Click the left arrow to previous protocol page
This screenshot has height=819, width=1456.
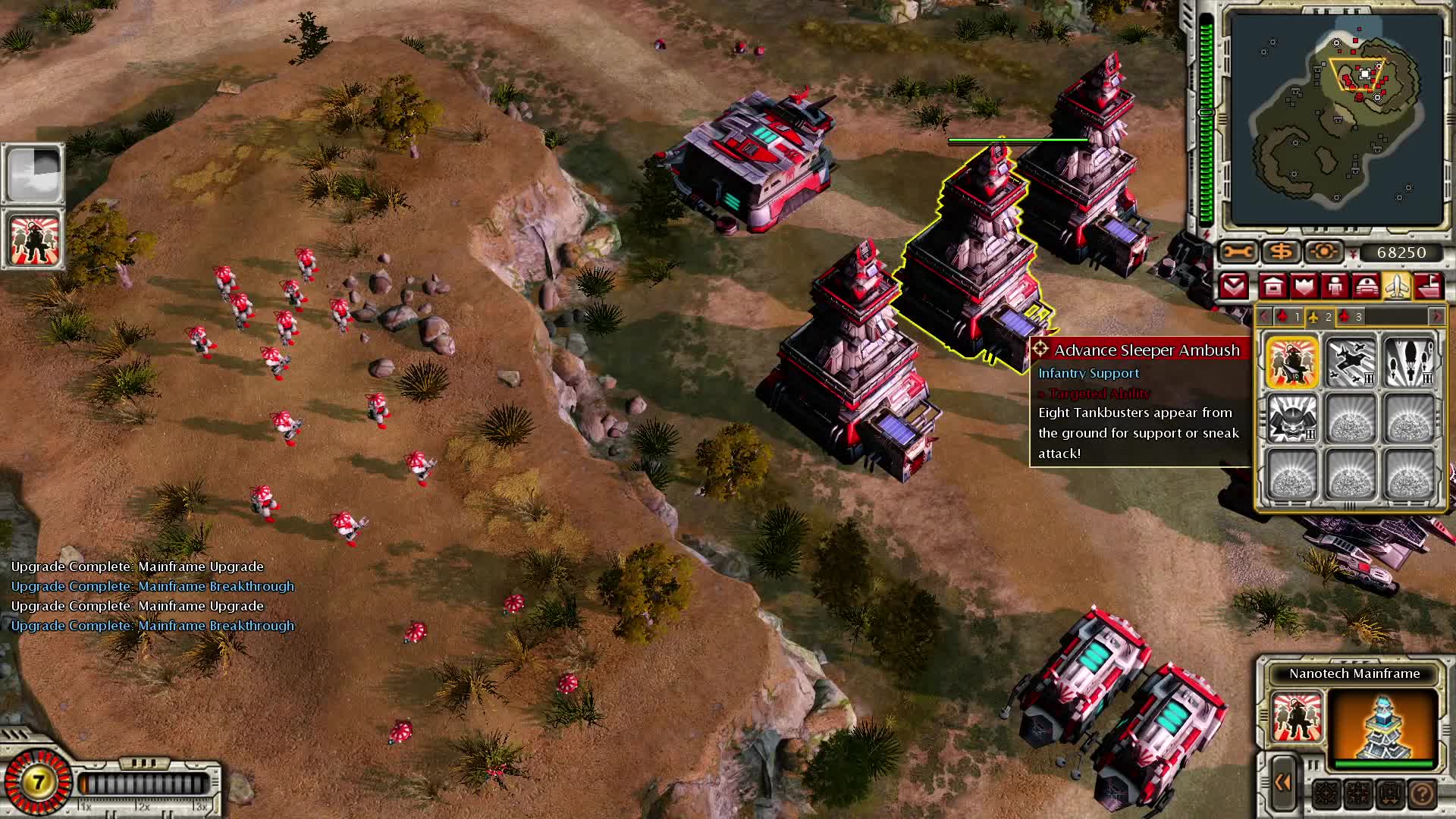[1265, 317]
